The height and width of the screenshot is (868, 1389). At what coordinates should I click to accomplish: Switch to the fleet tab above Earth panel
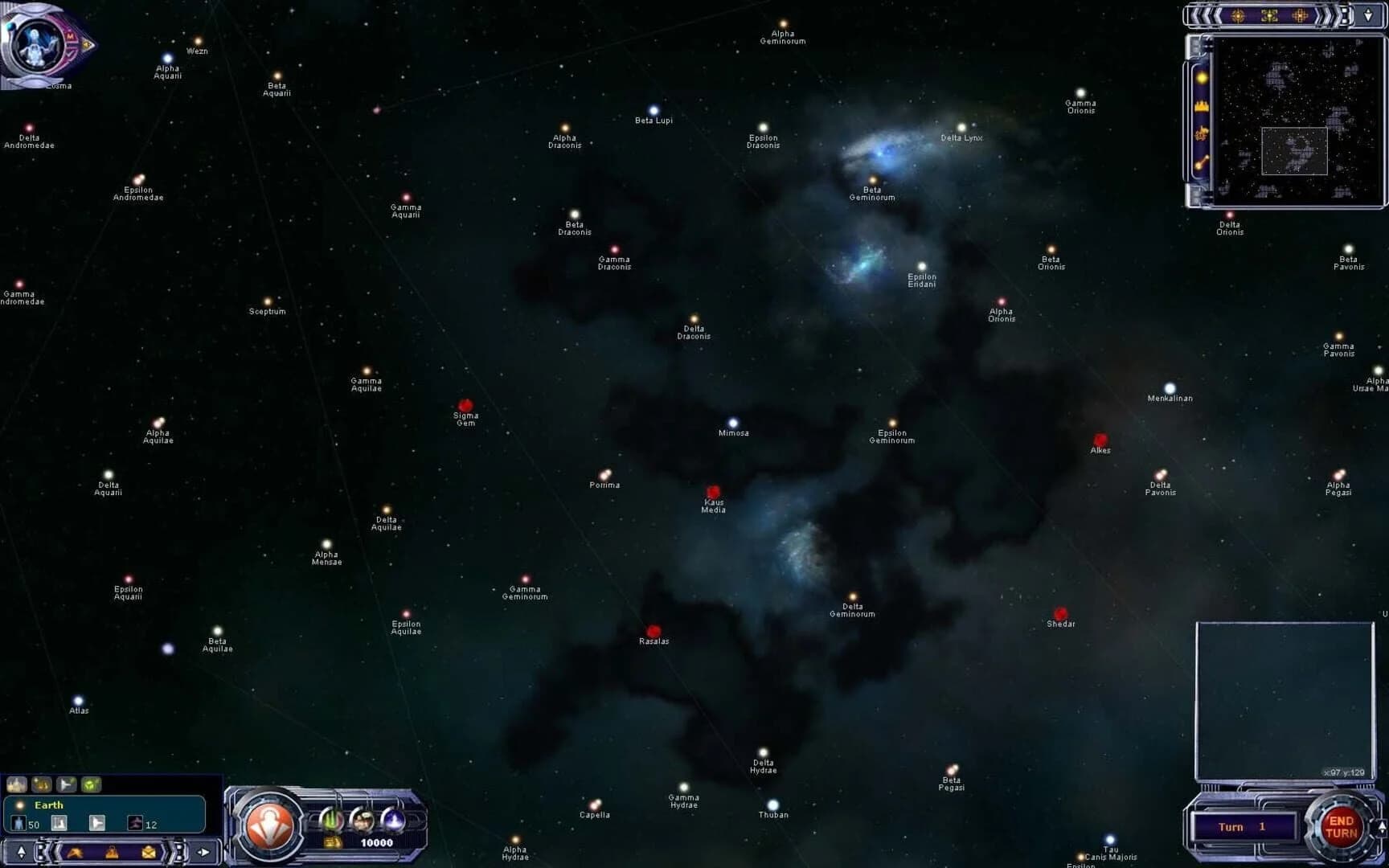pyautogui.click(x=66, y=784)
